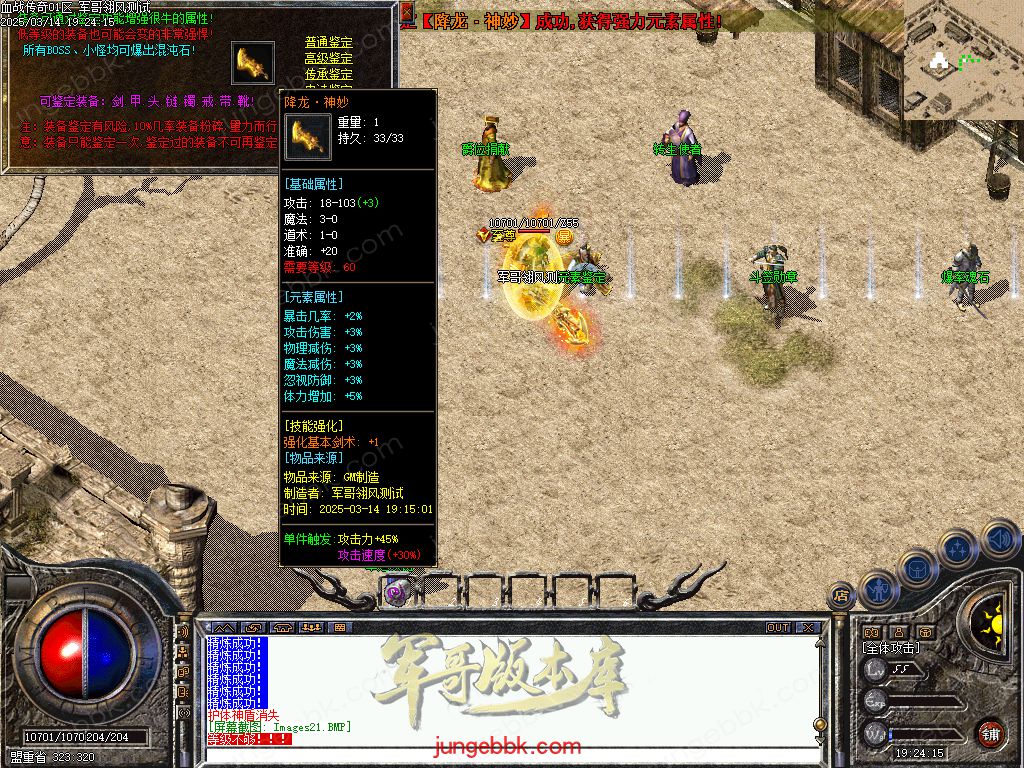Click the OUT button above chat
This screenshot has height=768, width=1024.
click(778, 628)
